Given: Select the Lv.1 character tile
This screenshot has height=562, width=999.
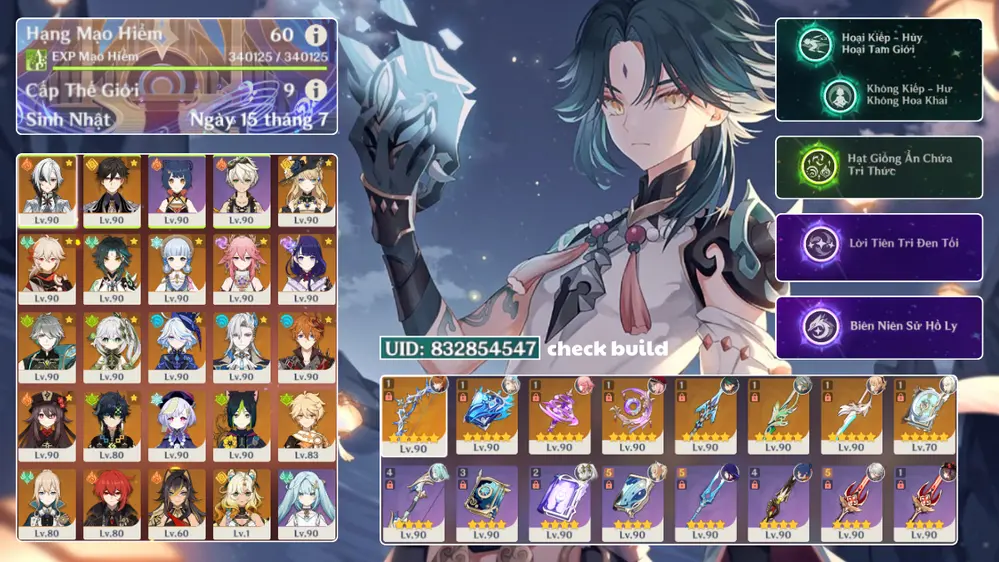Looking at the screenshot, I should 242,503.
